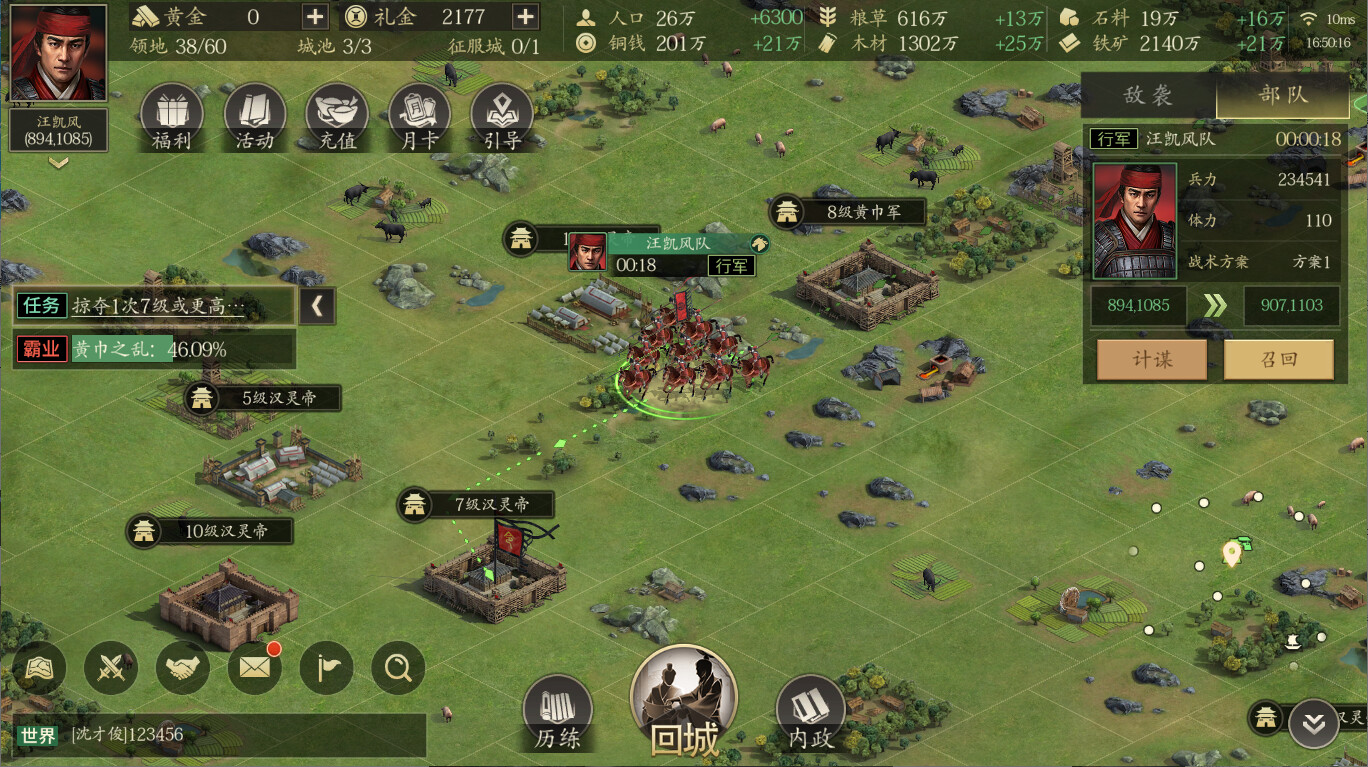Open the 活动 activities panel
Image resolution: width=1368 pixels, height=767 pixels.
point(253,115)
